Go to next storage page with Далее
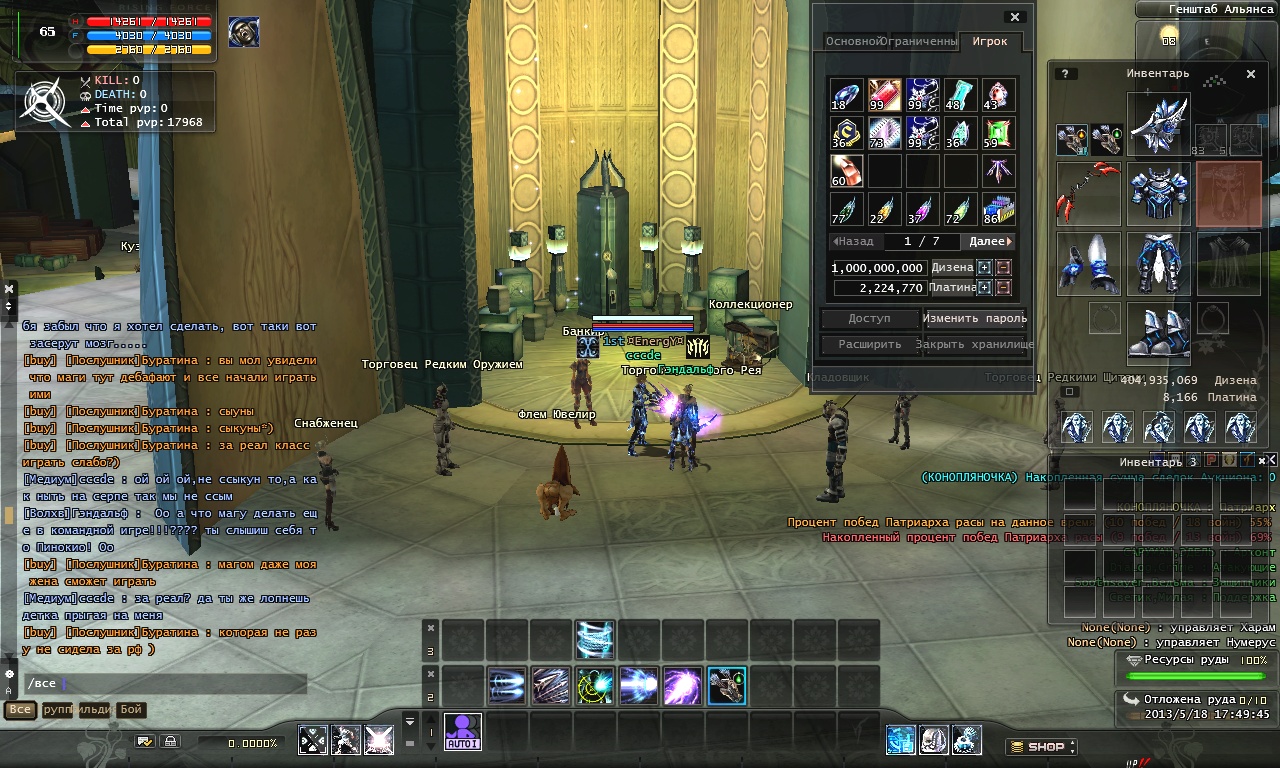This screenshot has height=768, width=1280. tap(990, 241)
